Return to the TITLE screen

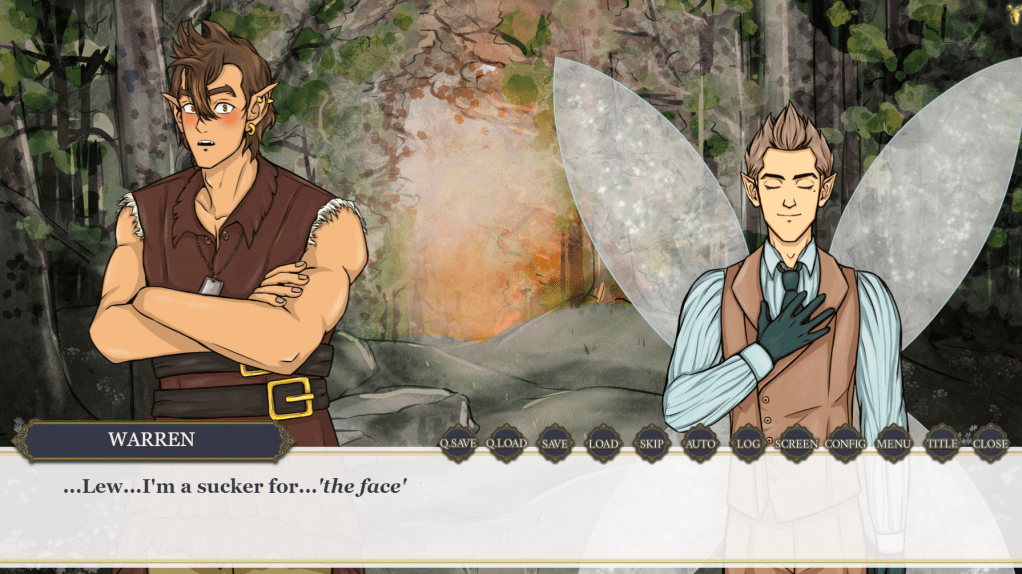(x=942, y=443)
